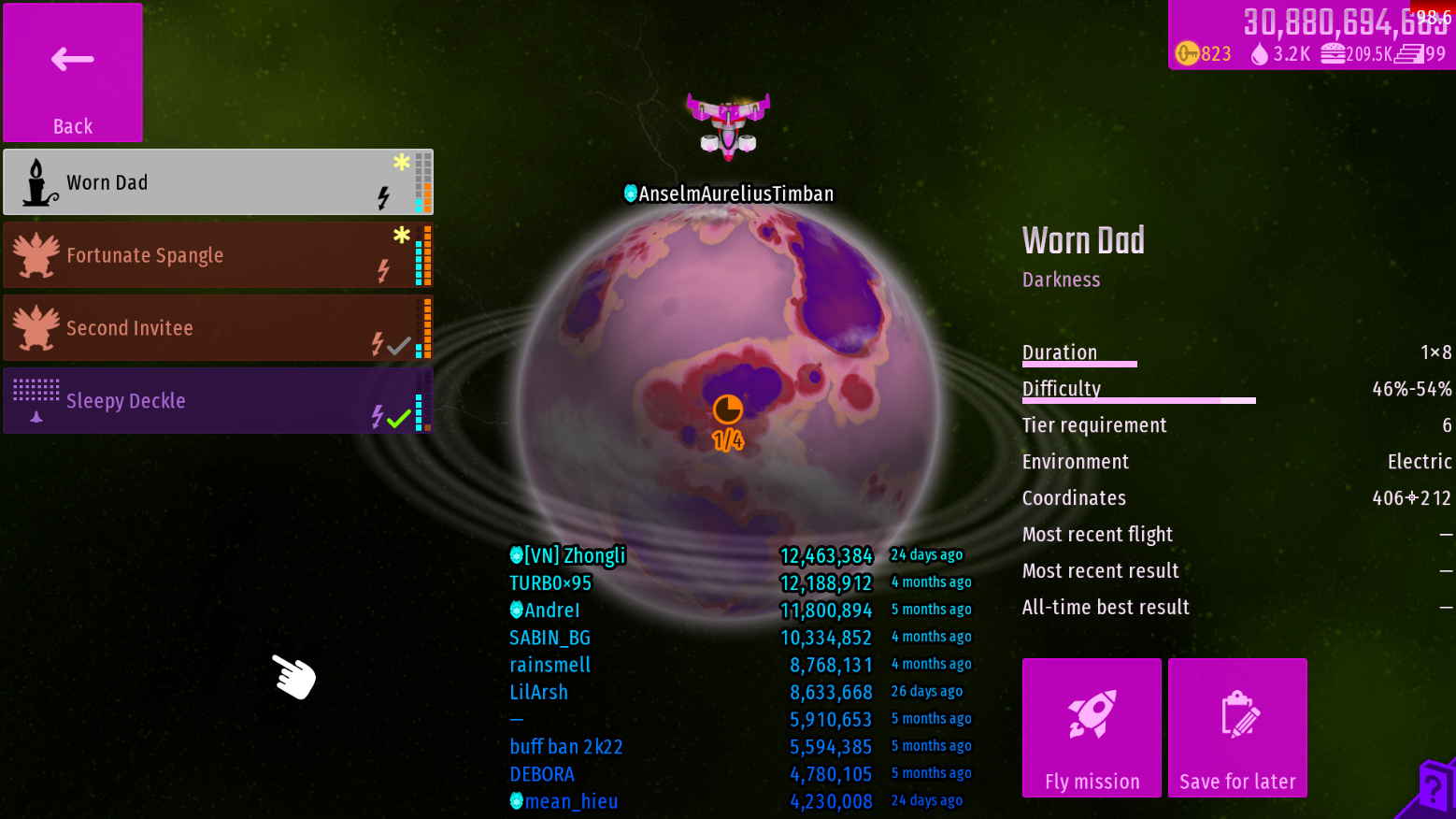Open the help question mark icon

point(1433,788)
